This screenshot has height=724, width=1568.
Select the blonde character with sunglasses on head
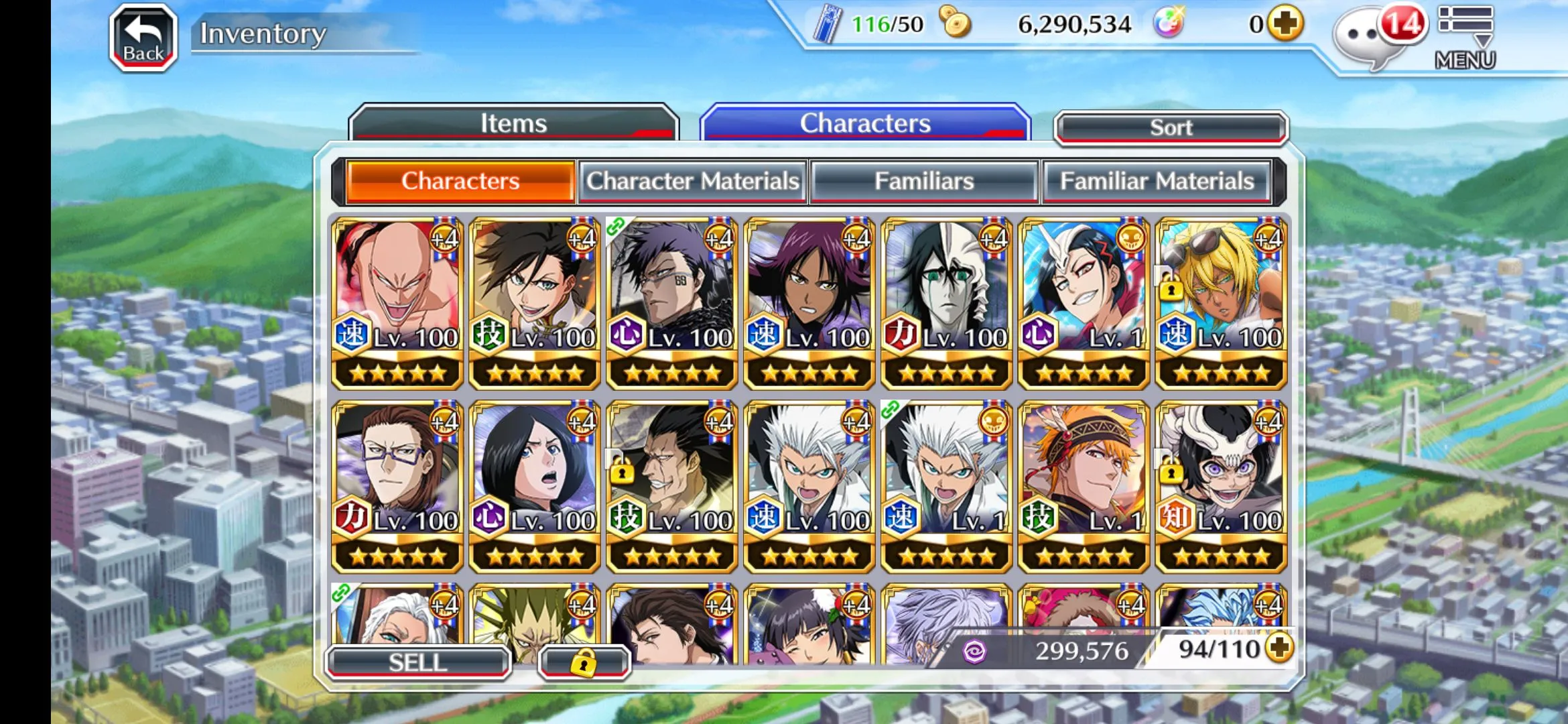point(1221,303)
